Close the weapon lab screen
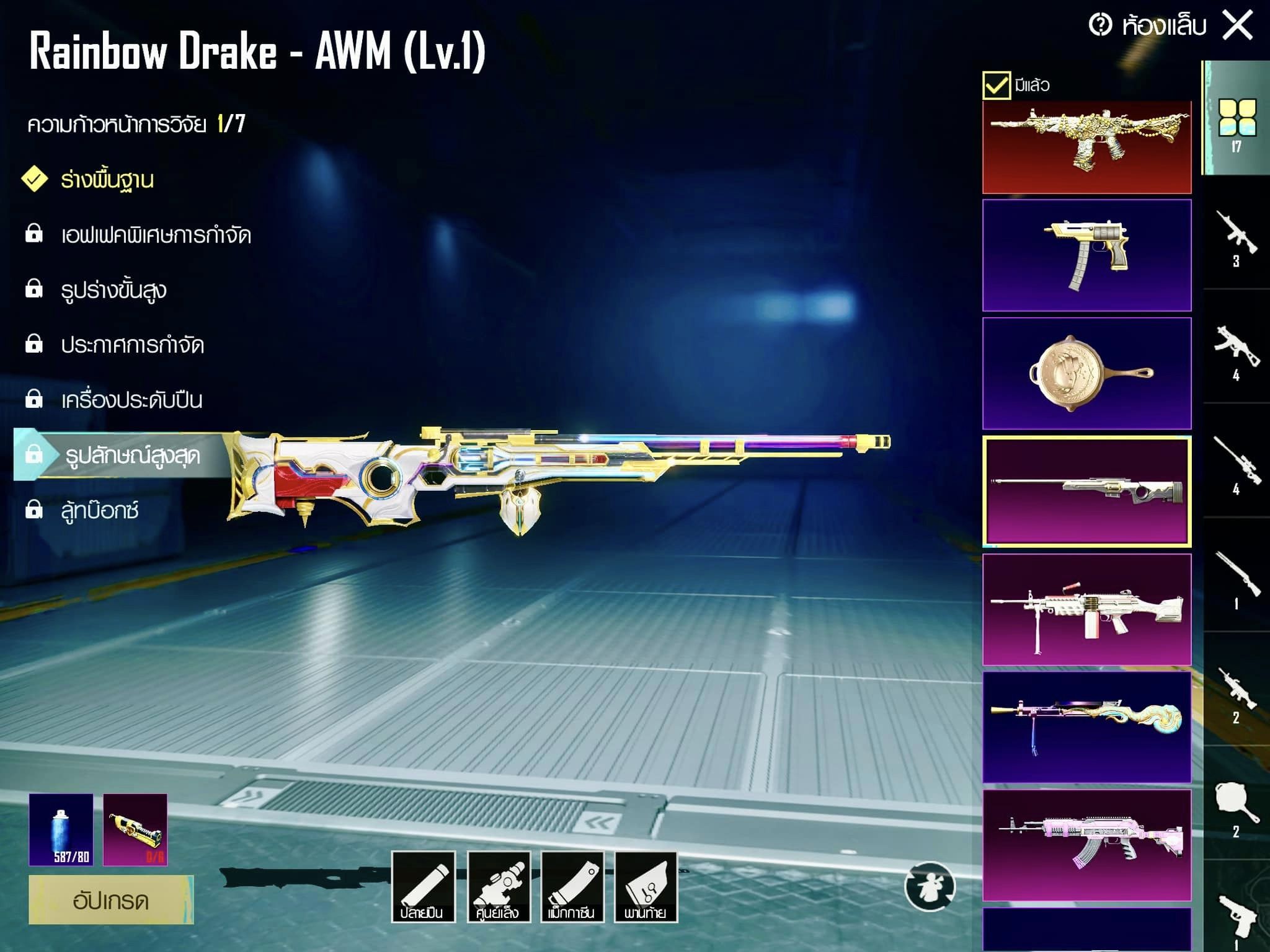Viewport: 1270px width, 952px height. click(1237, 26)
